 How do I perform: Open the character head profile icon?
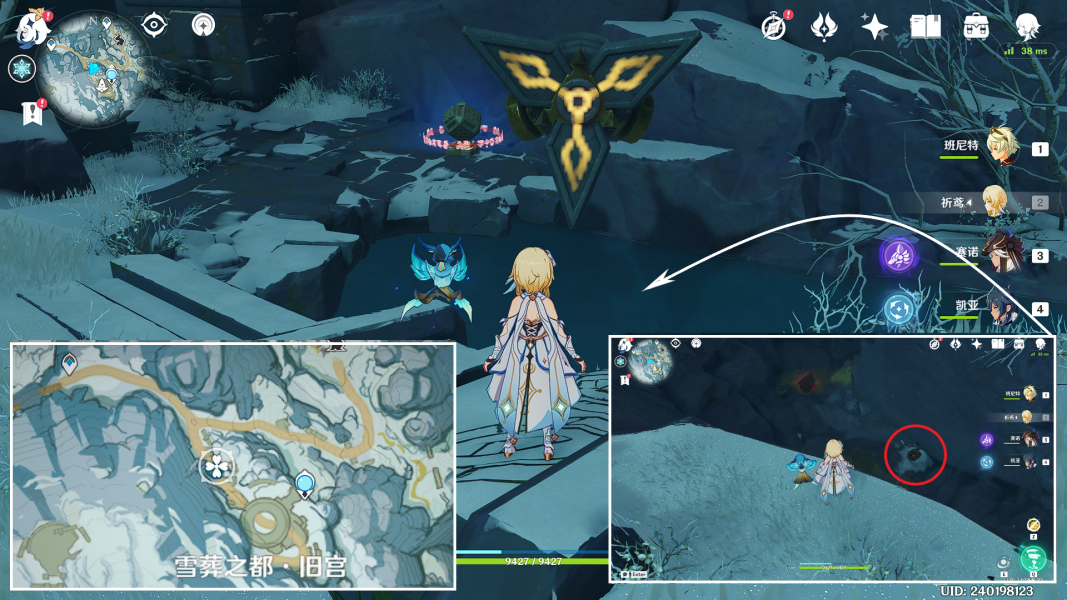point(1027,27)
